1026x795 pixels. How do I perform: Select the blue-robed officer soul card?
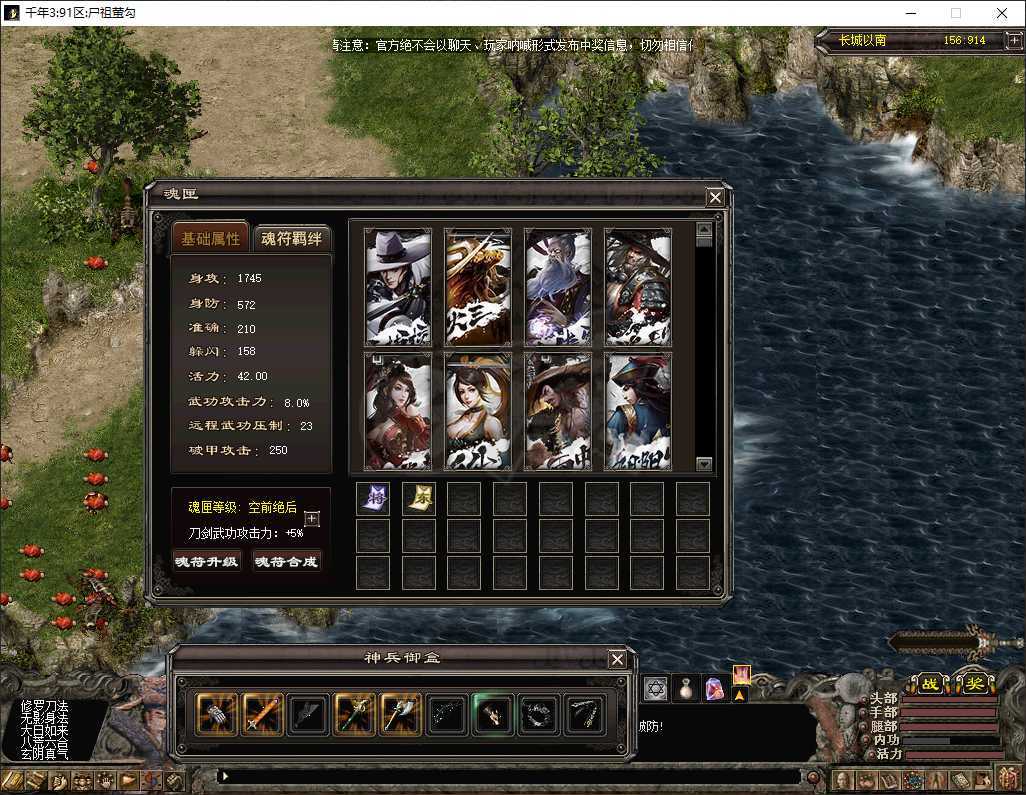pos(638,410)
